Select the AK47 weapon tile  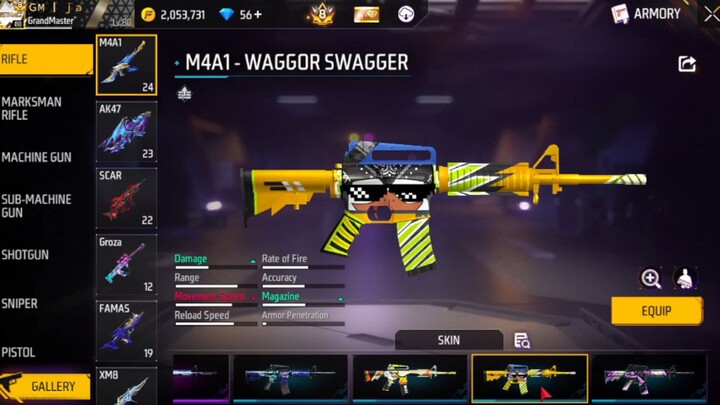(126, 131)
